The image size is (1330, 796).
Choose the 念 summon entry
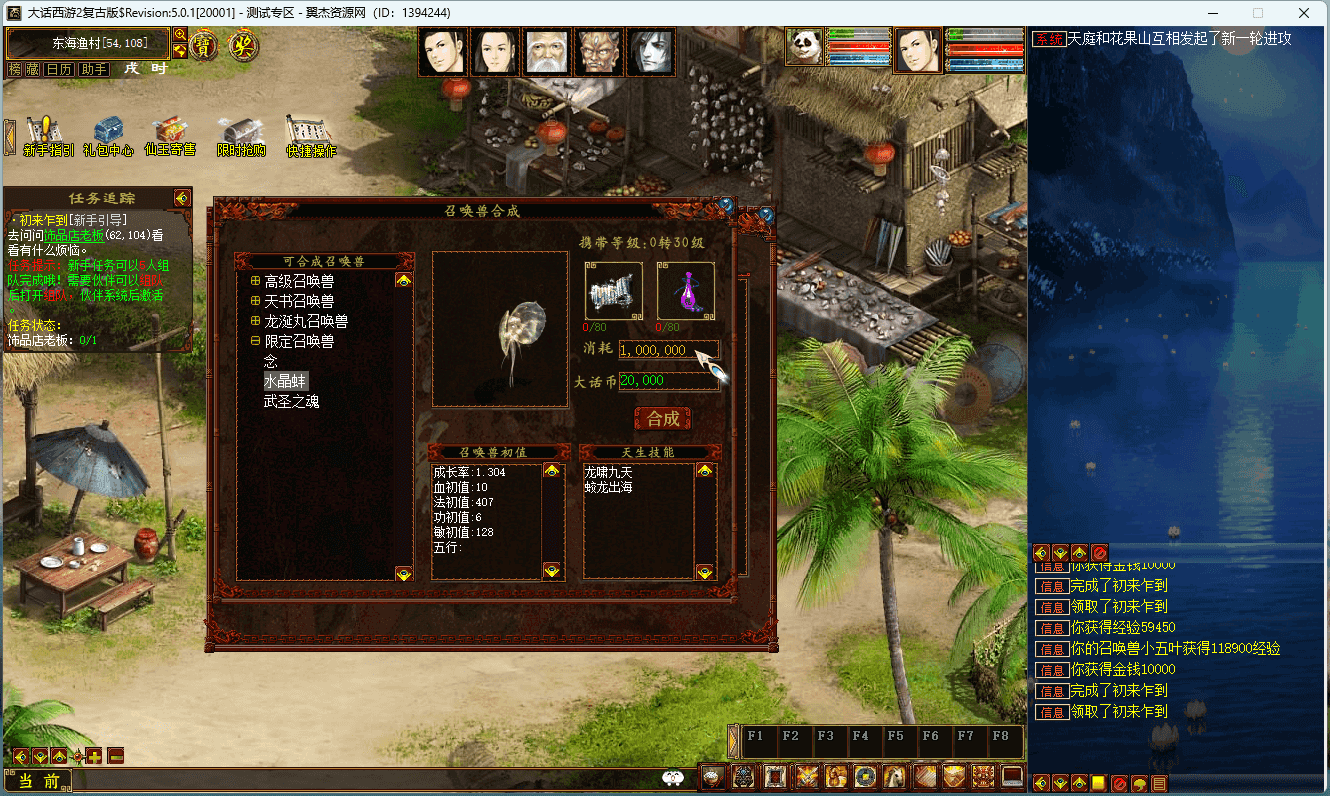tap(271, 361)
